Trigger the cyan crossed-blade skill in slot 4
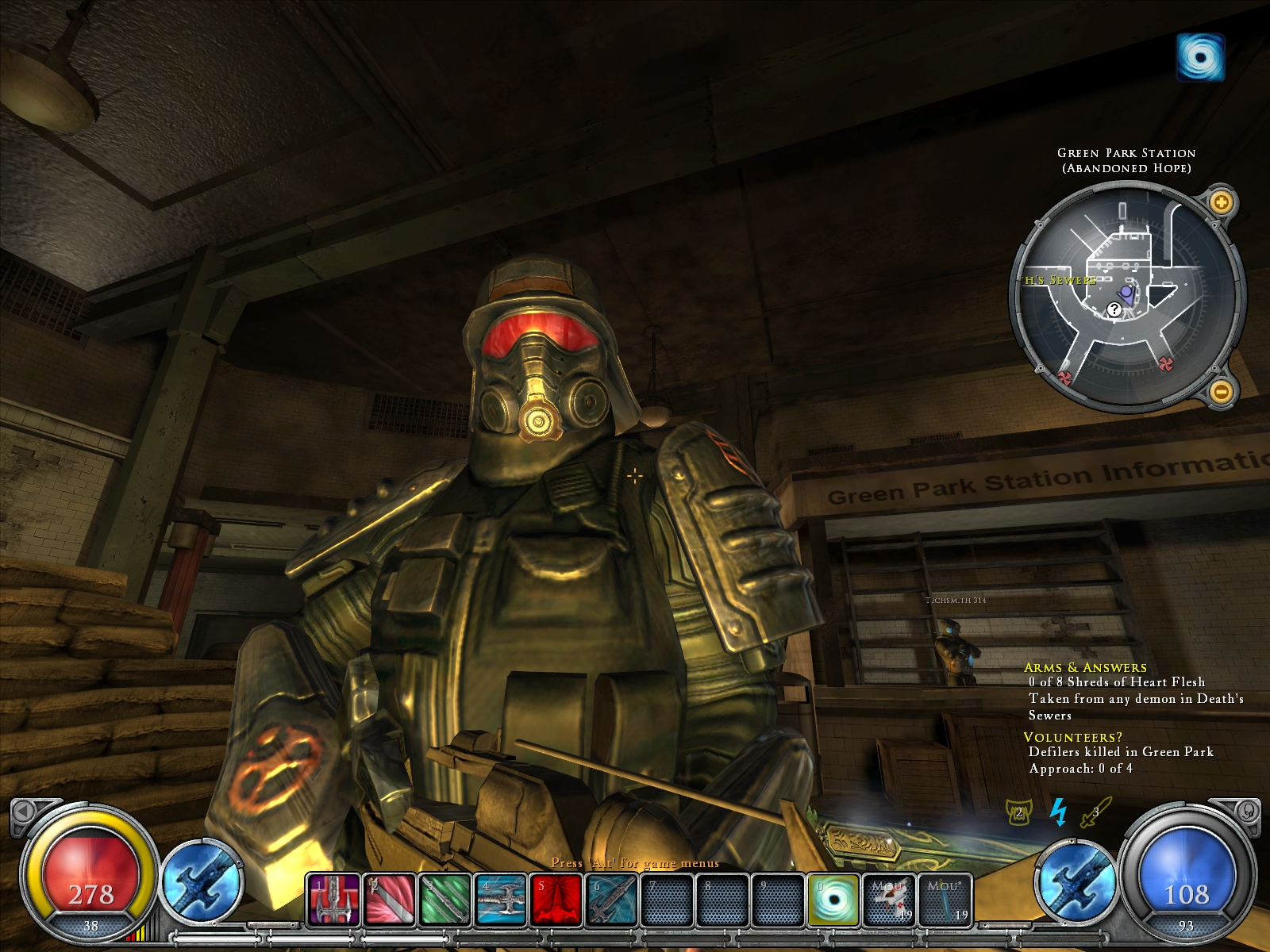 pyautogui.click(x=501, y=900)
